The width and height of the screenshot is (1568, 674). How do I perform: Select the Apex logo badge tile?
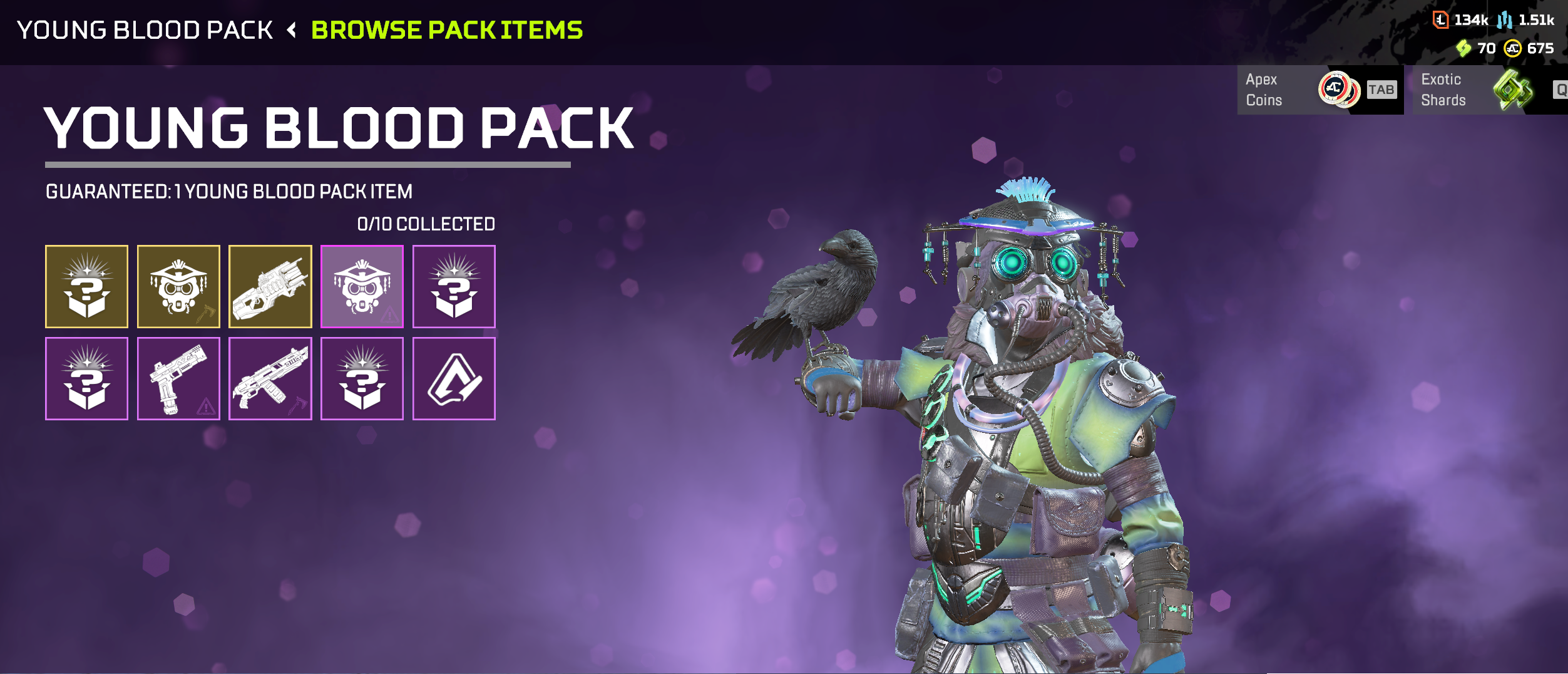click(x=454, y=379)
